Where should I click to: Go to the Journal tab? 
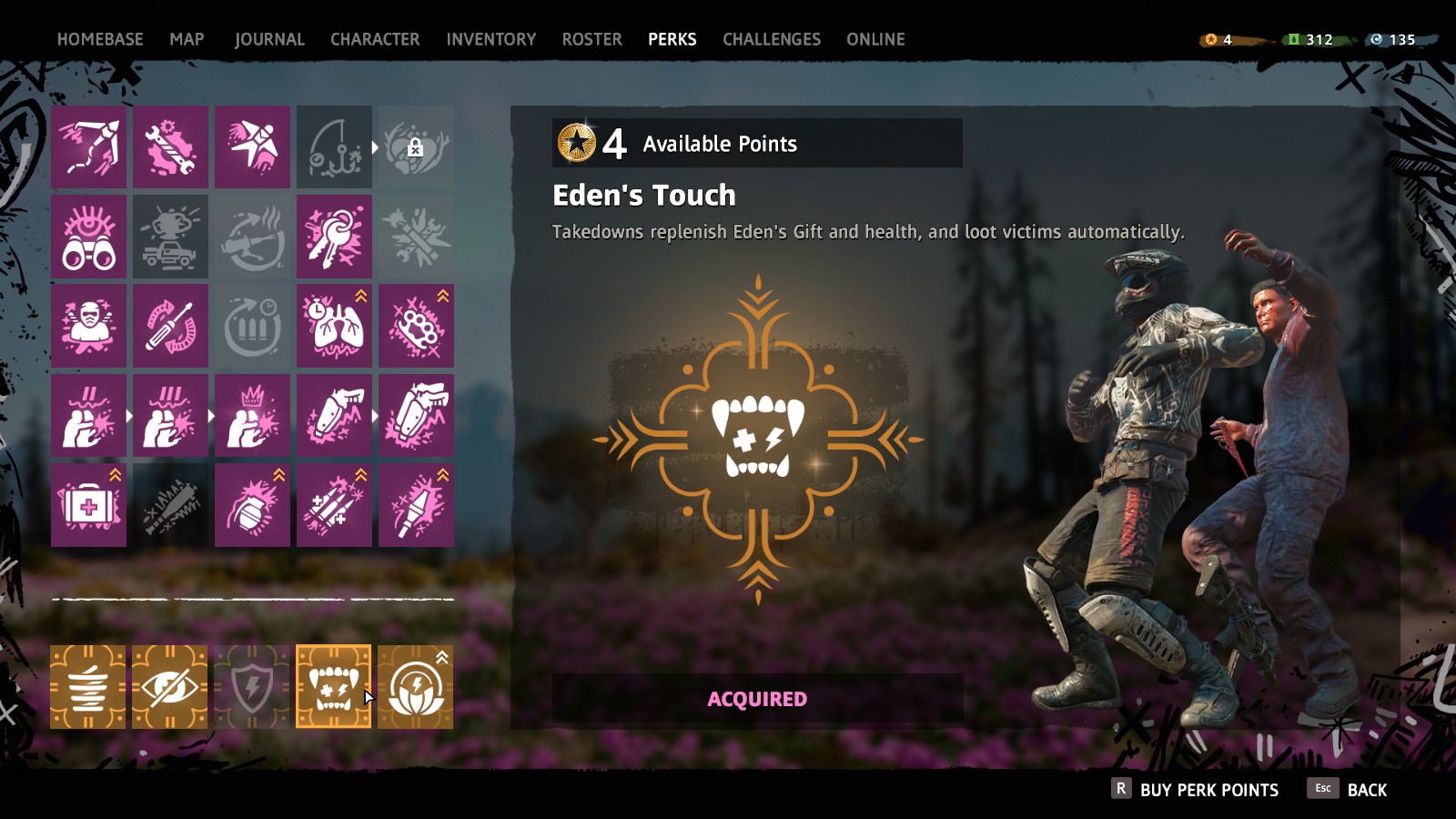[x=269, y=39]
